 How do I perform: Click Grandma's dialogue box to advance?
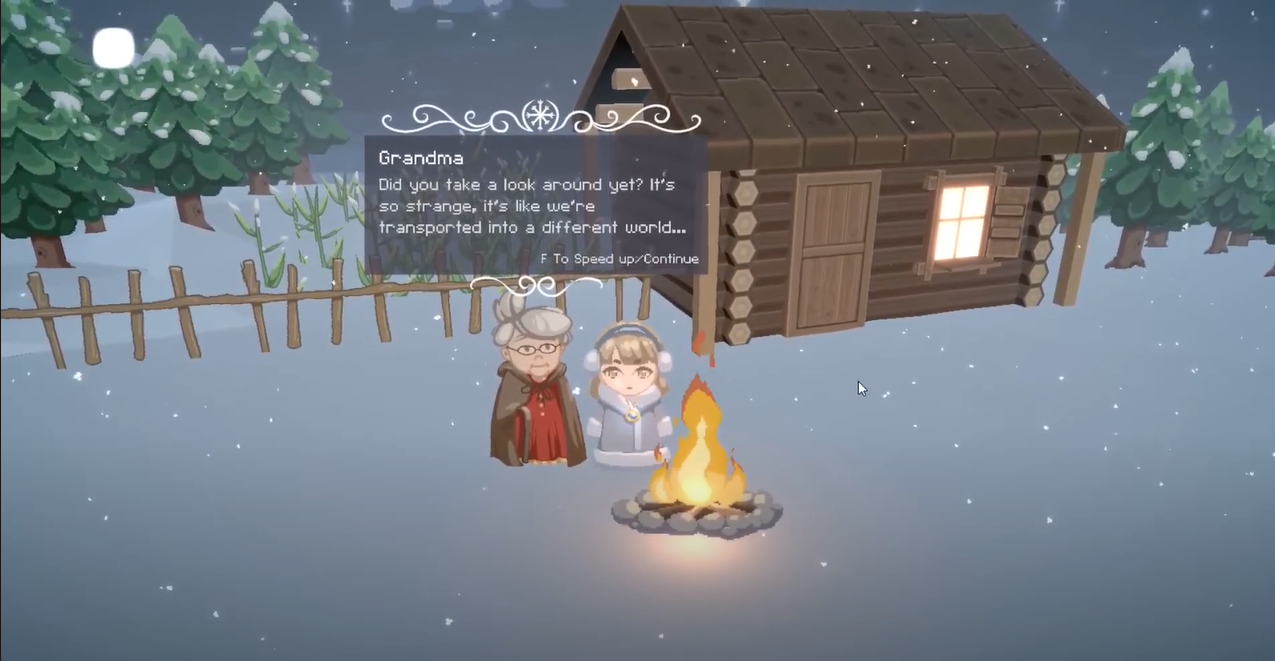(x=535, y=205)
